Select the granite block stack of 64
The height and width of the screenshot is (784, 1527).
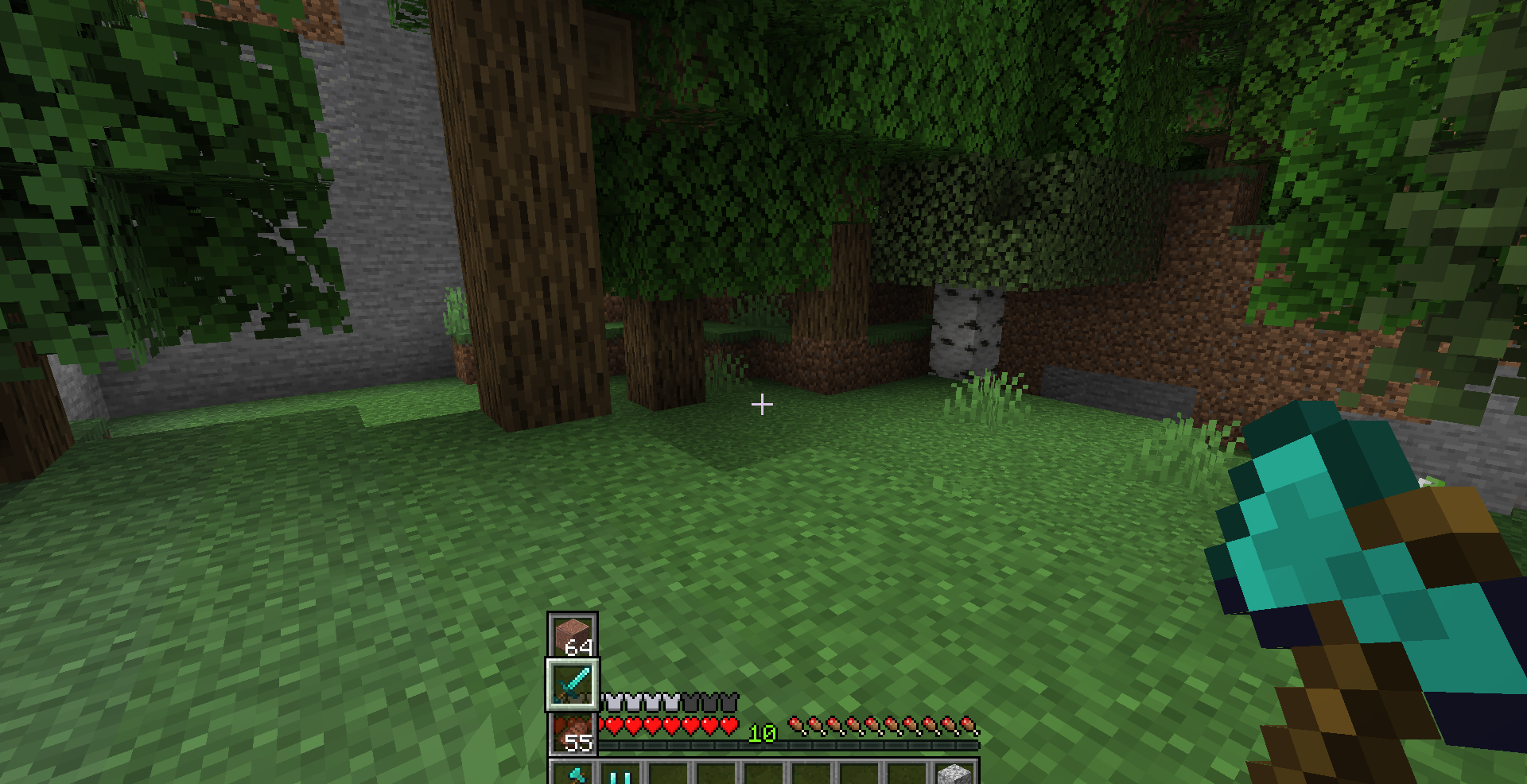click(x=573, y=635)
